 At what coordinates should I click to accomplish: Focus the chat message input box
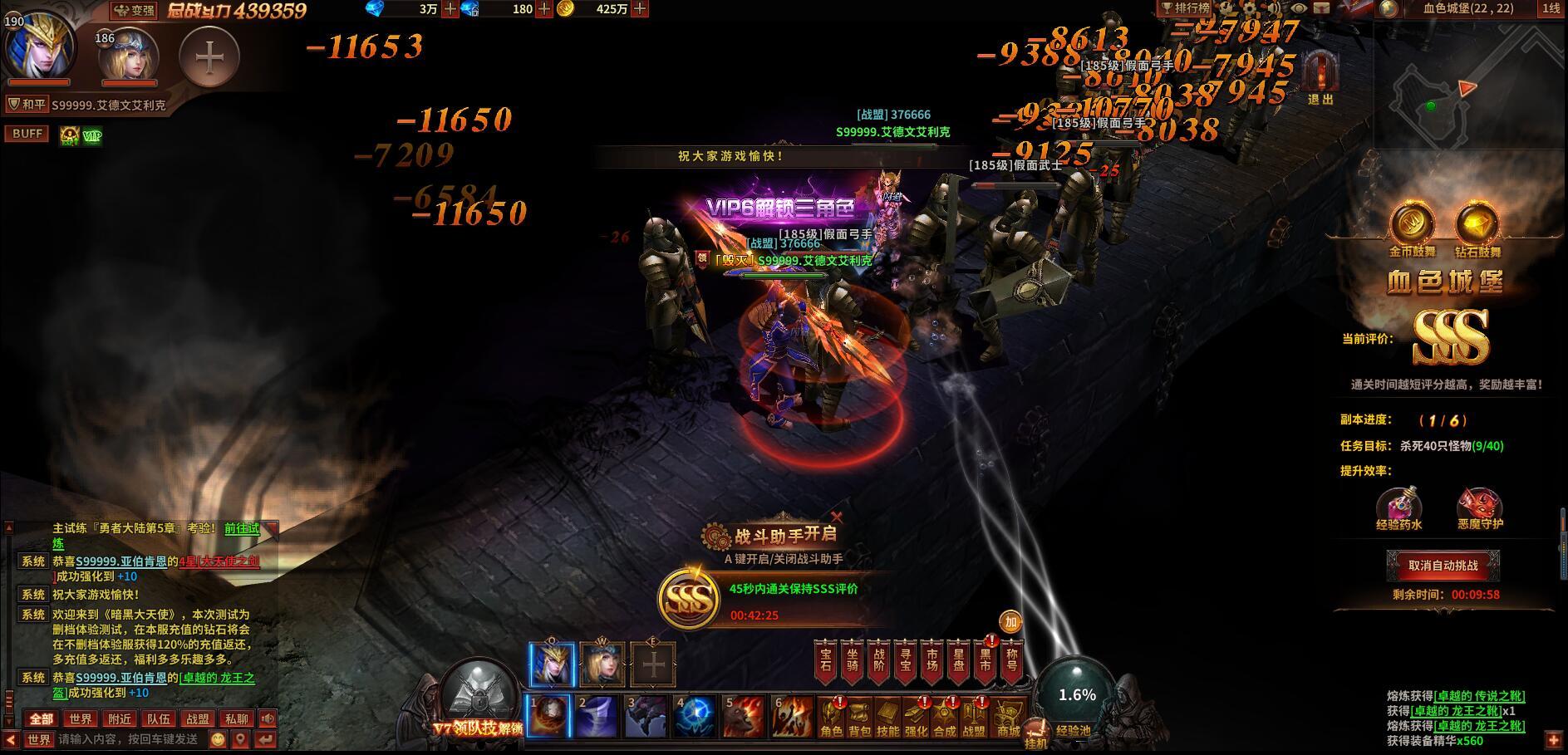(129, 739)
